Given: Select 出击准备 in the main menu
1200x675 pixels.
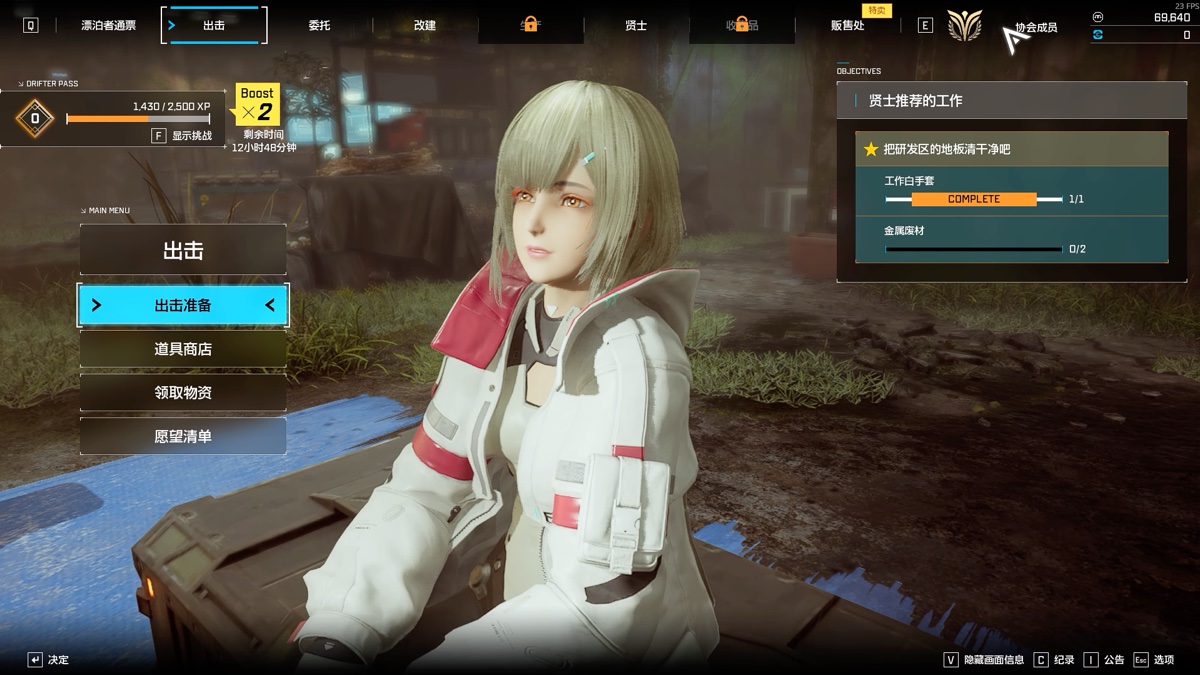Looking at the screenshot, I should [183, 305].
